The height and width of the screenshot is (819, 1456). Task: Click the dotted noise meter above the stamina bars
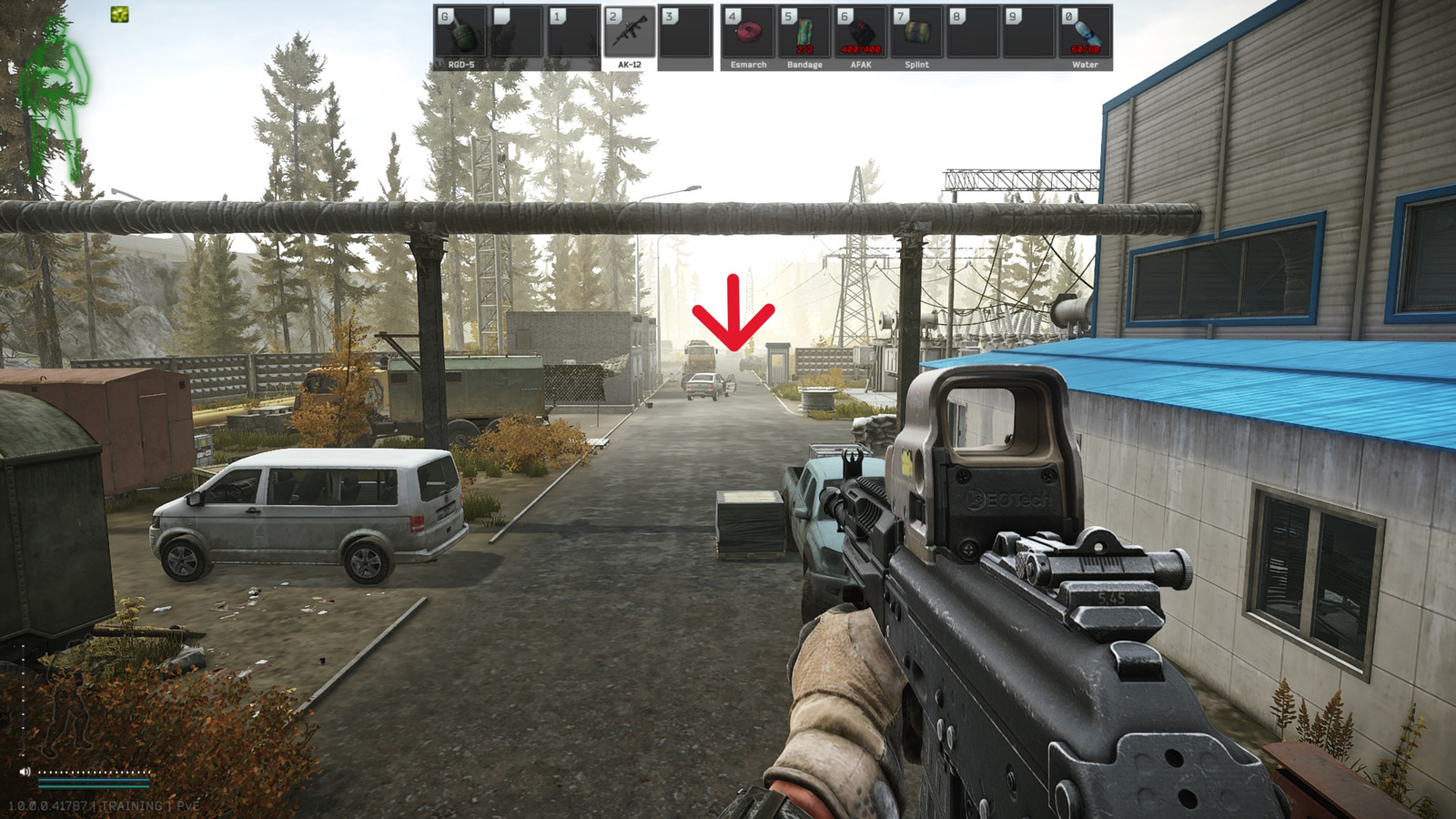point(94,772)
